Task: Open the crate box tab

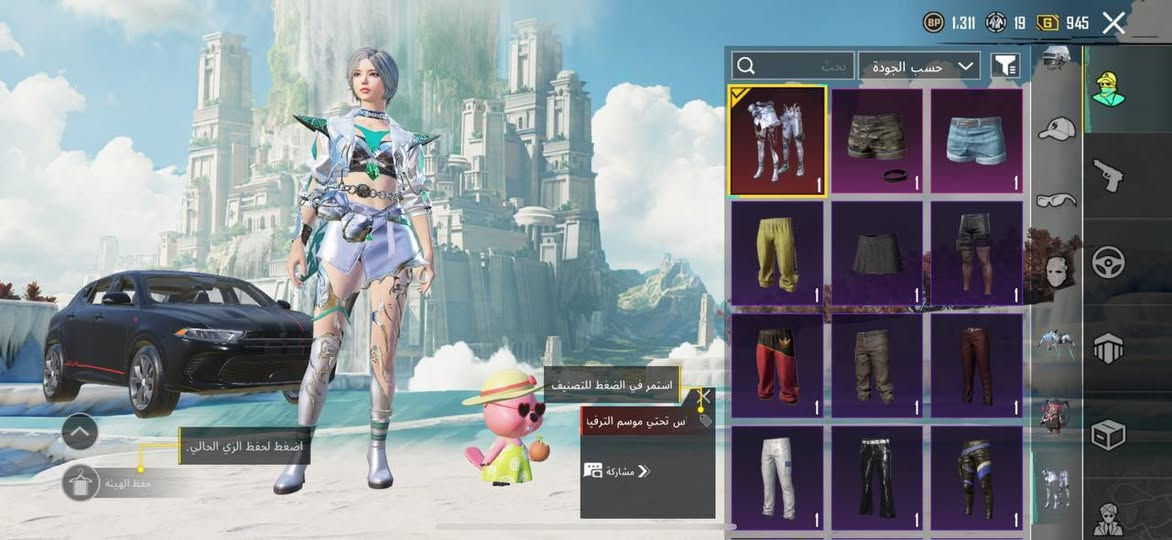Action: coord(1108,434)
